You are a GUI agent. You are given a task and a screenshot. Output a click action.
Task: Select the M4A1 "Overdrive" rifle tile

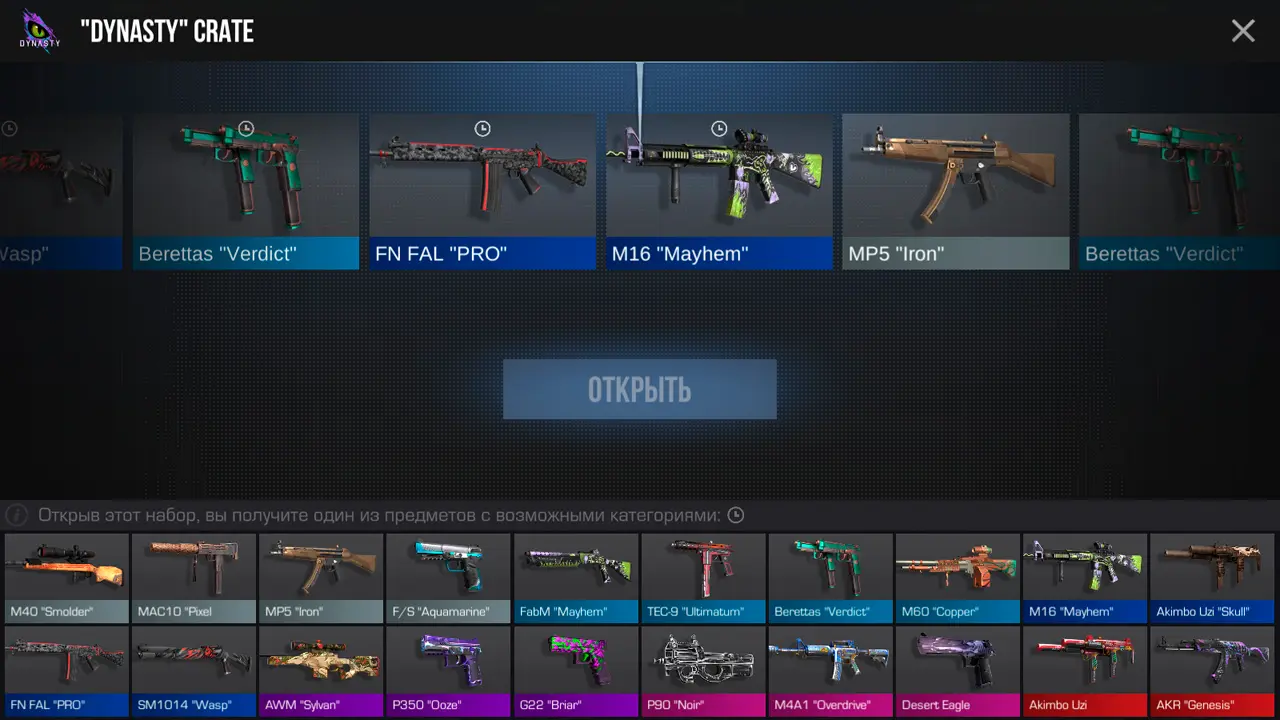[830, 671]
